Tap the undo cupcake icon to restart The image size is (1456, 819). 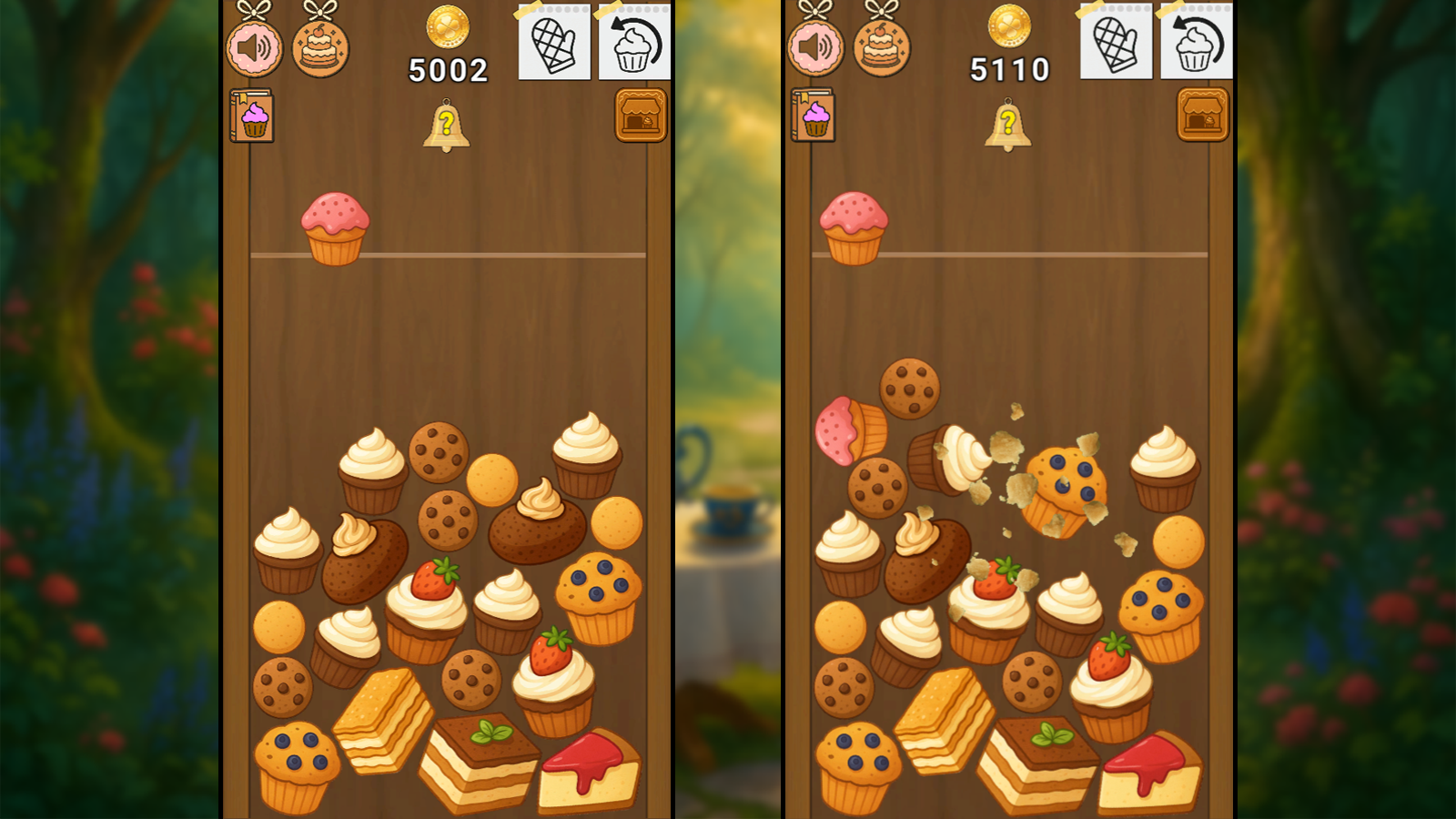634,44
